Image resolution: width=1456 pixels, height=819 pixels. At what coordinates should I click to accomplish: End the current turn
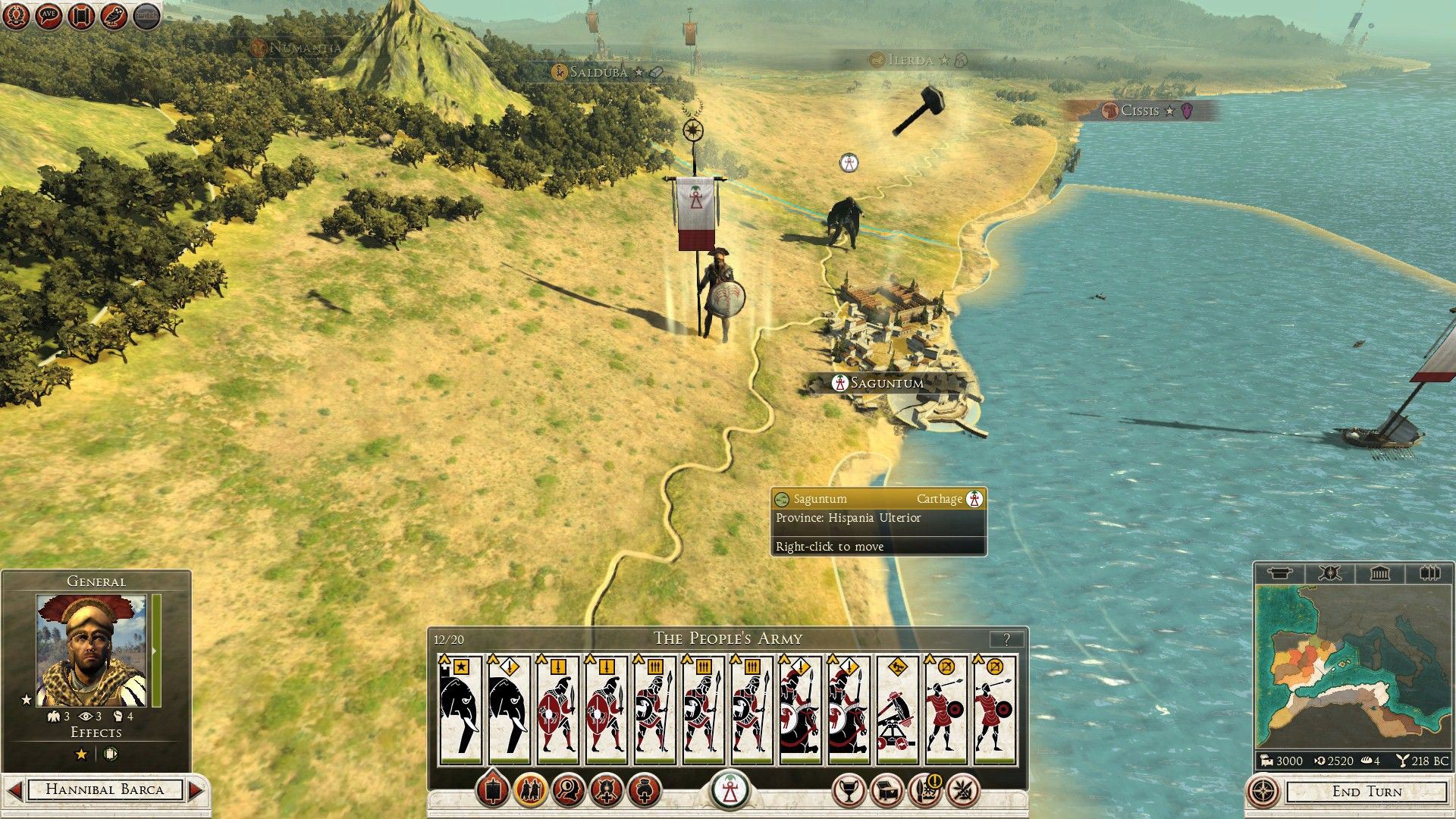click(x=1367, y=792)
